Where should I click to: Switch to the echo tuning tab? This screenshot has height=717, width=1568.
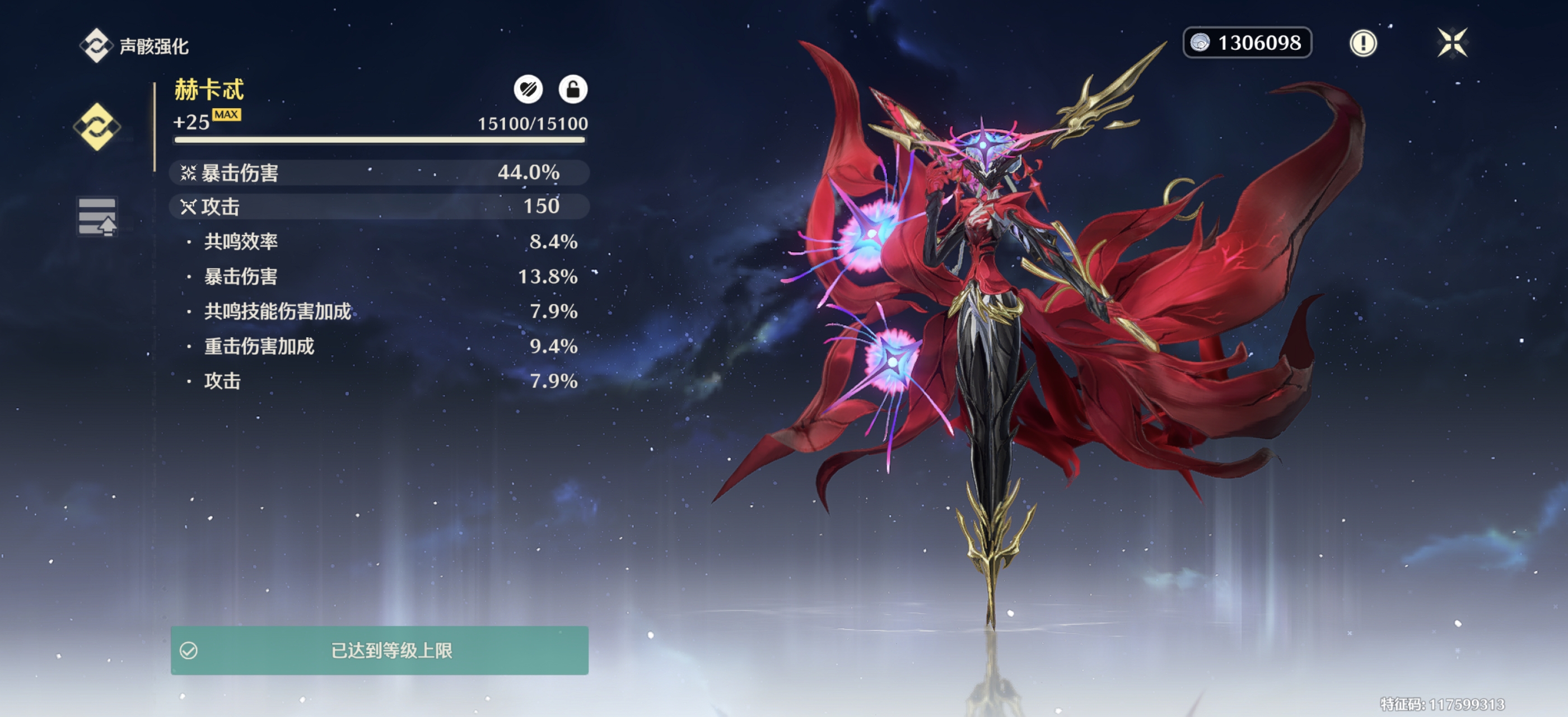click(x=97, y=217)
